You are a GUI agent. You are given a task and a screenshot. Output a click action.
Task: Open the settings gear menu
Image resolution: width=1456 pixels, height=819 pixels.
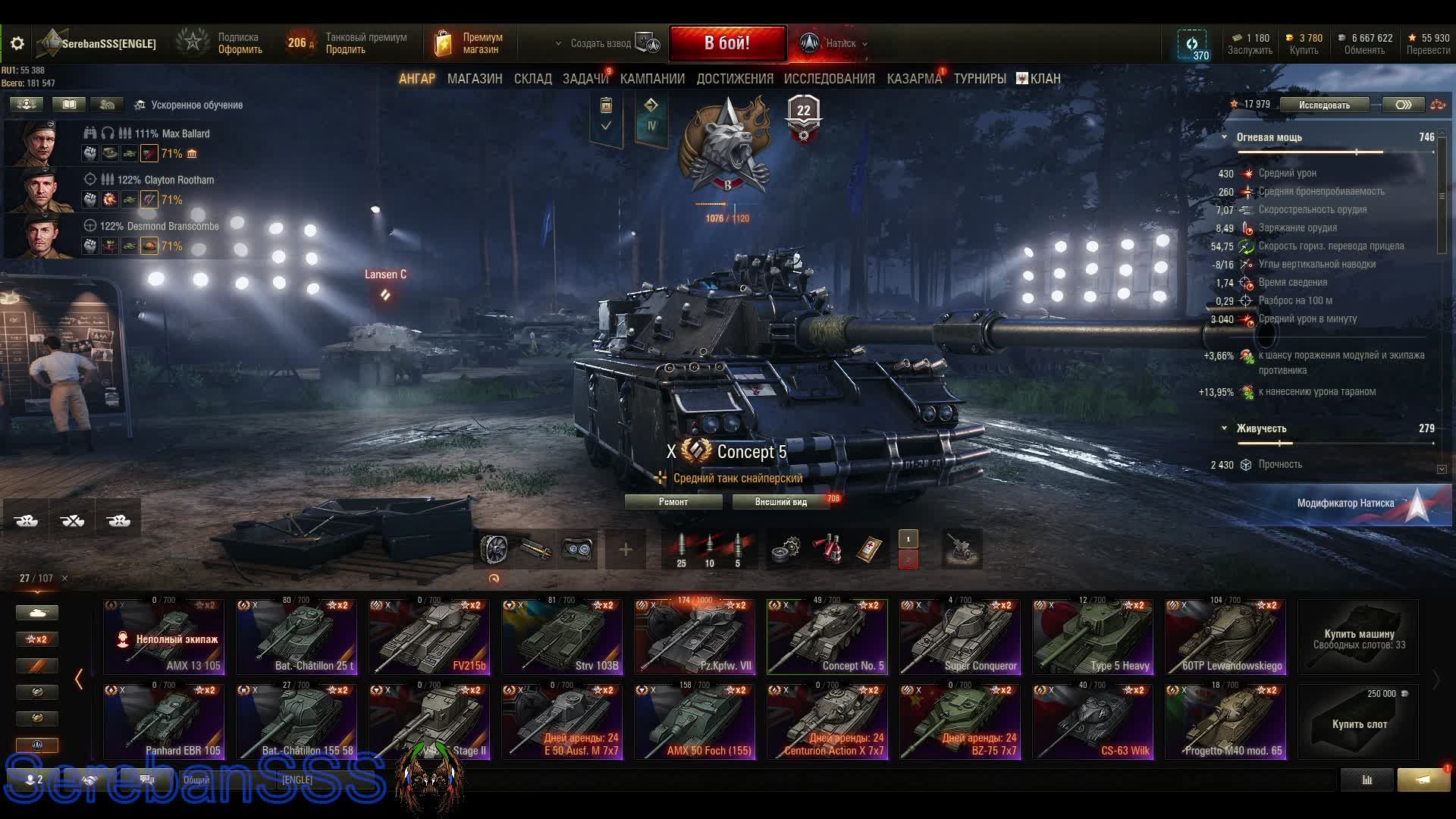click(x=17, y=44)
